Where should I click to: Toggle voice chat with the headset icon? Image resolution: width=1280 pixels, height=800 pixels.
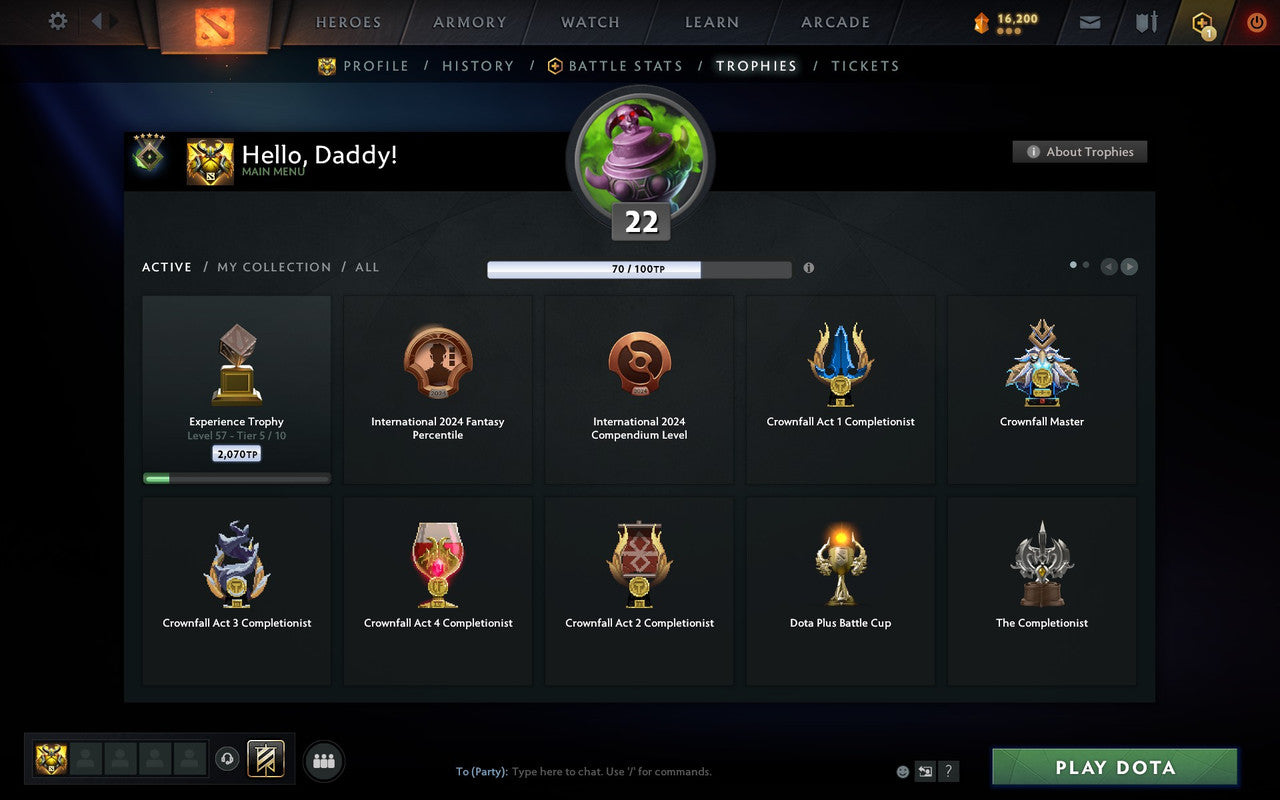(227, 759)
